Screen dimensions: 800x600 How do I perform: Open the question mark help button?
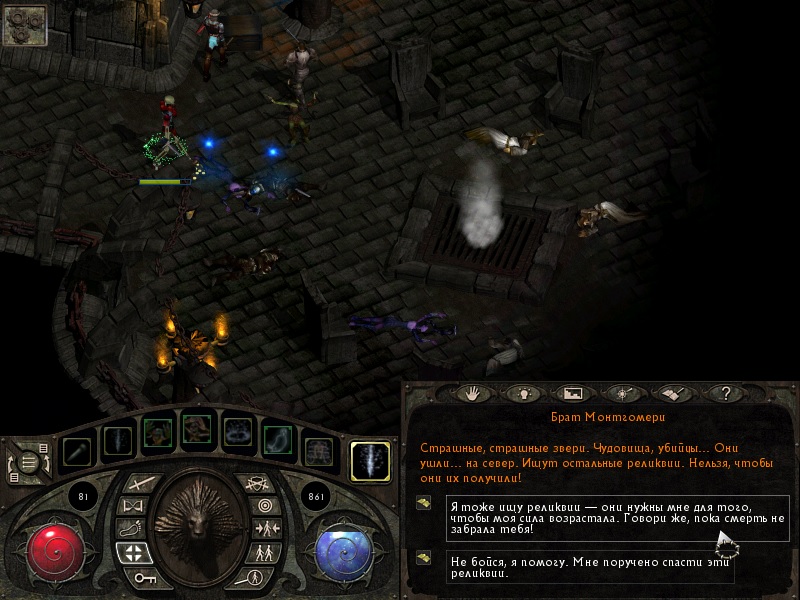pyautogui.click(x=727, y=394)
